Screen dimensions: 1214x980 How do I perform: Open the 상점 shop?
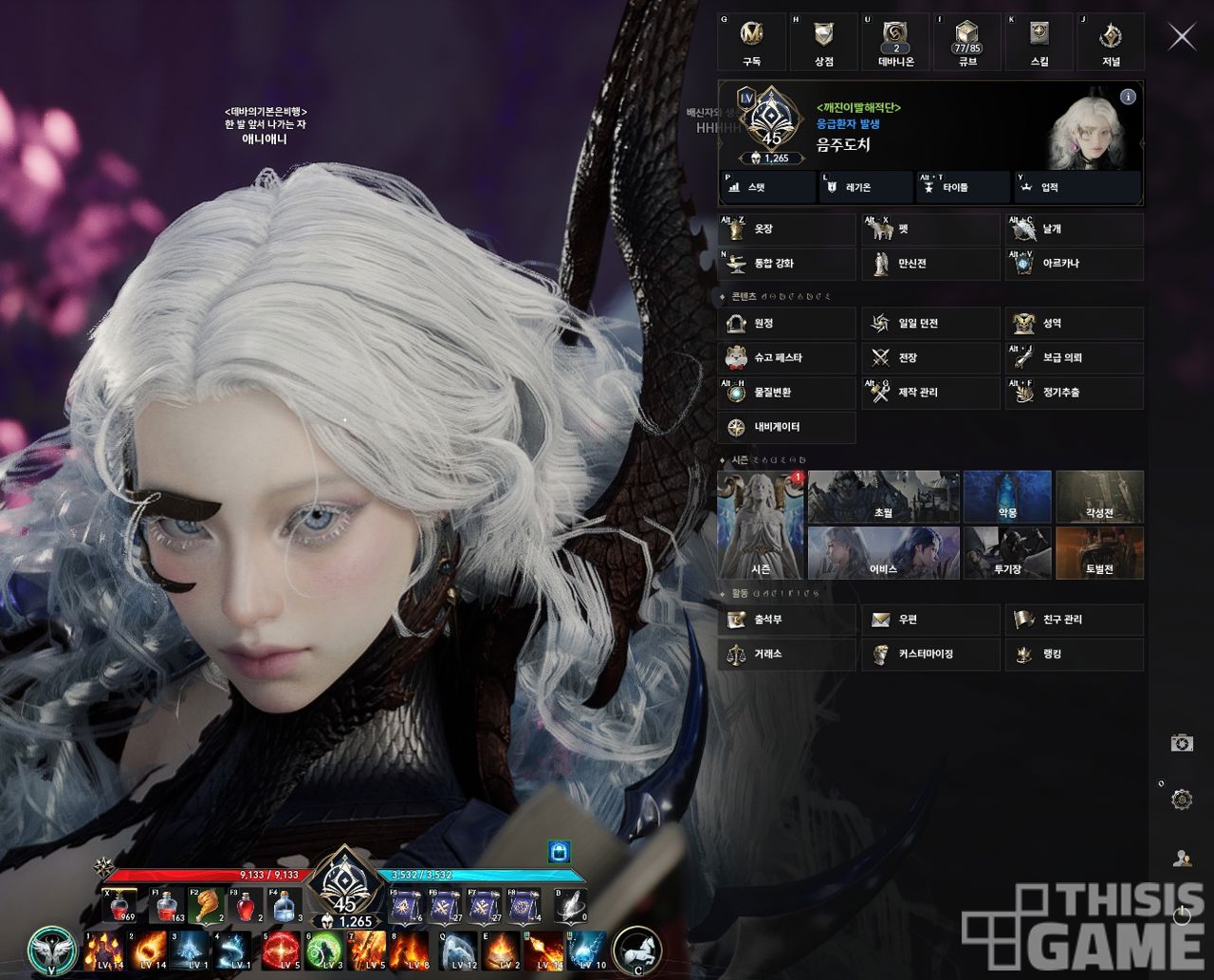point(823,43)
